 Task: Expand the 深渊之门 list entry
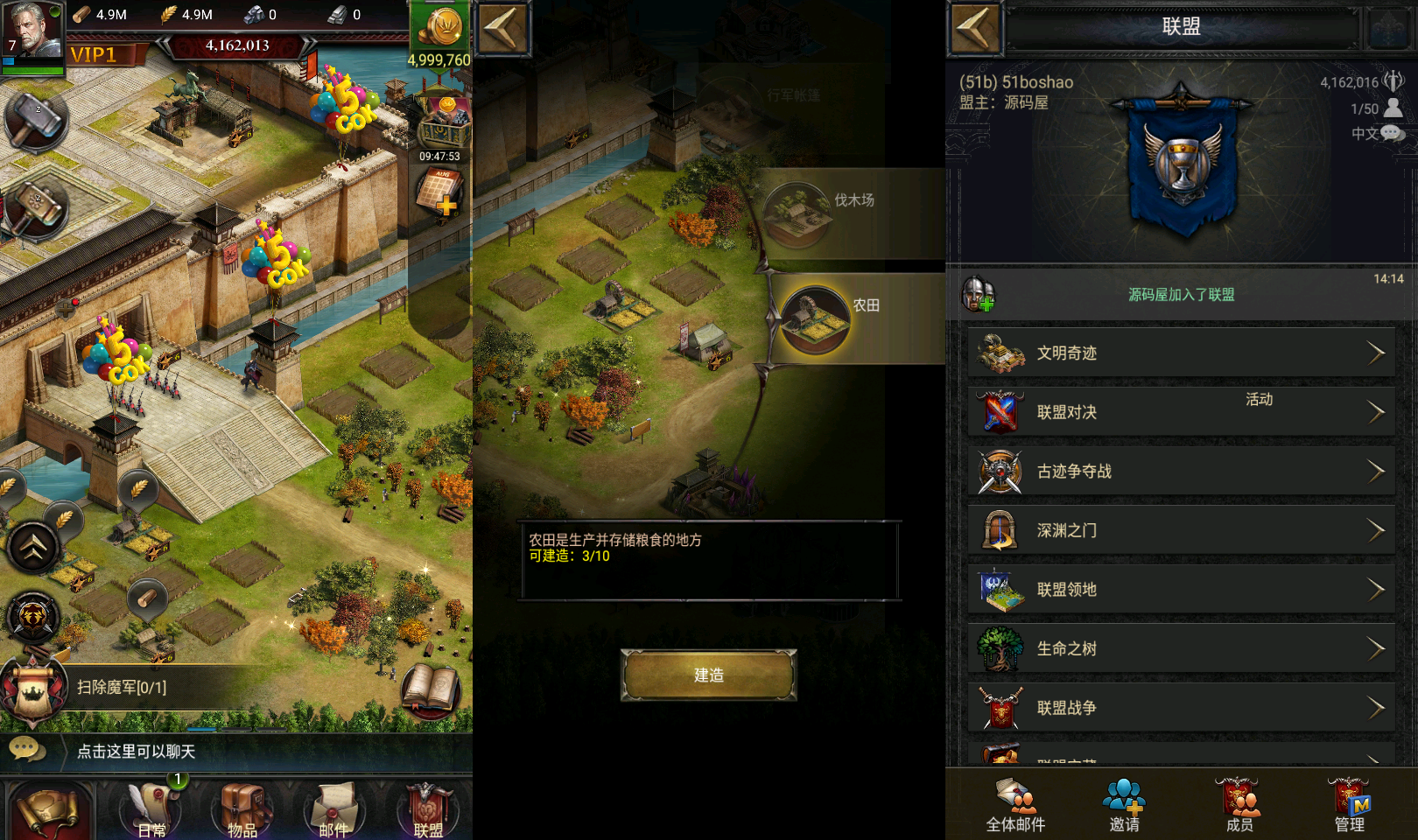pos(1180,530)
